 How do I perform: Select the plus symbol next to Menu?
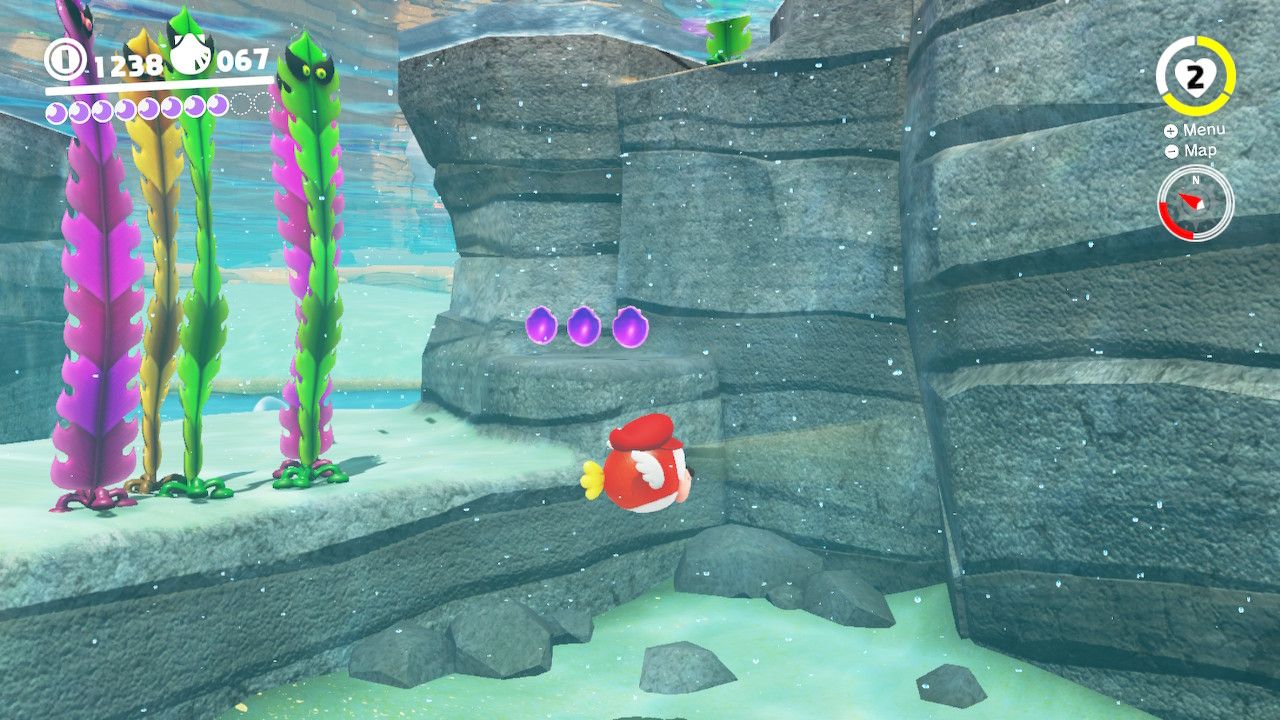coord(1169,130)
